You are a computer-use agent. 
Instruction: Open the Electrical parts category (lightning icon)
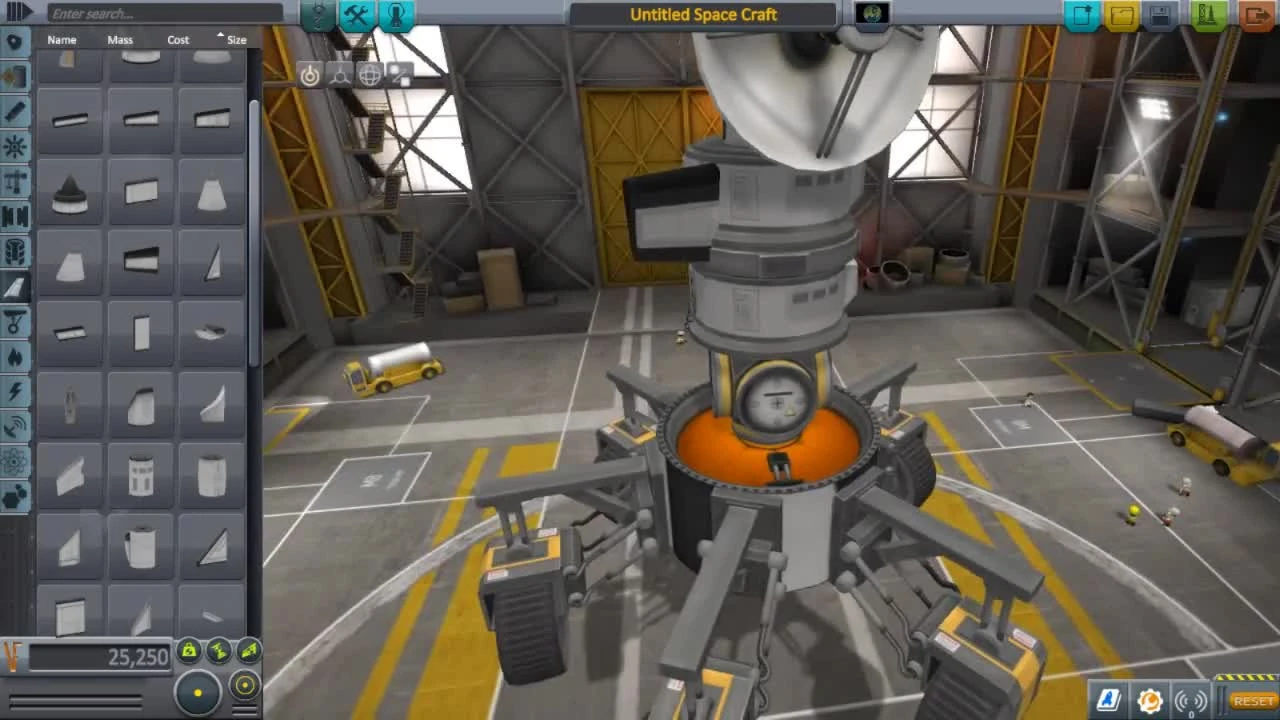click(x=14, y=392)
